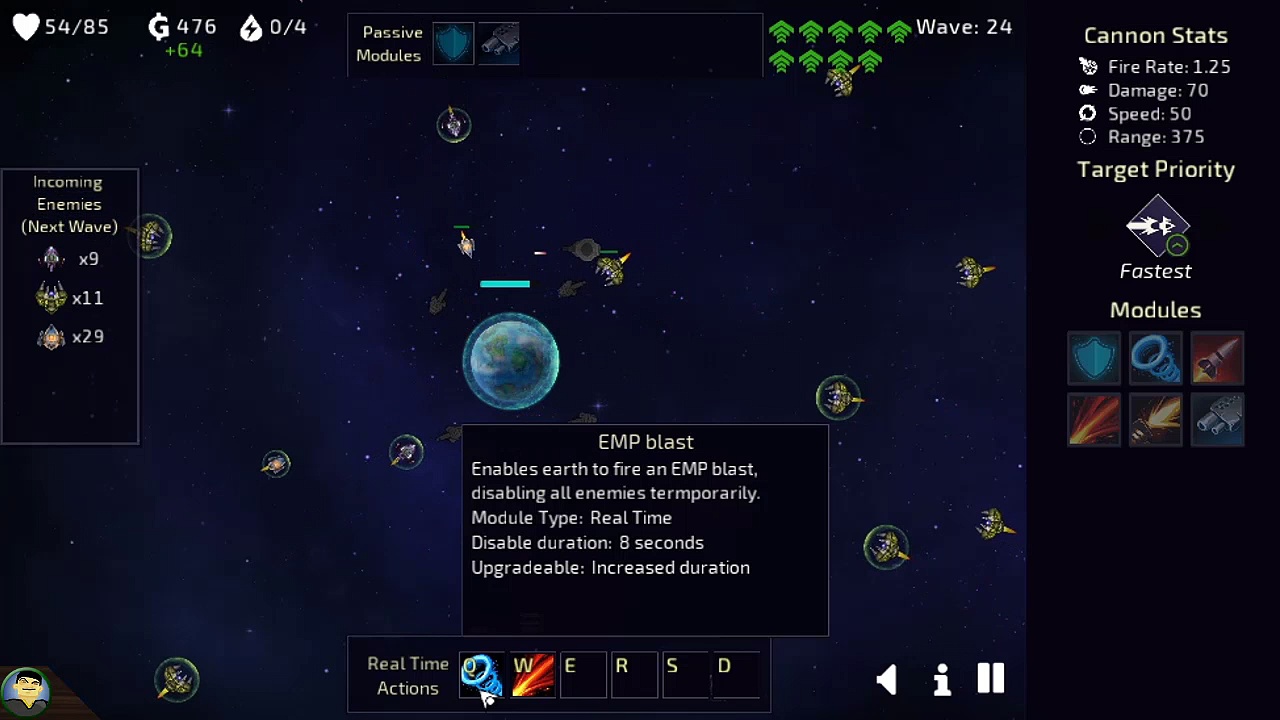The image size is (1280, 720).
Task: Select the red flame streak module in the Modules grid
Action: (1094, 419)
